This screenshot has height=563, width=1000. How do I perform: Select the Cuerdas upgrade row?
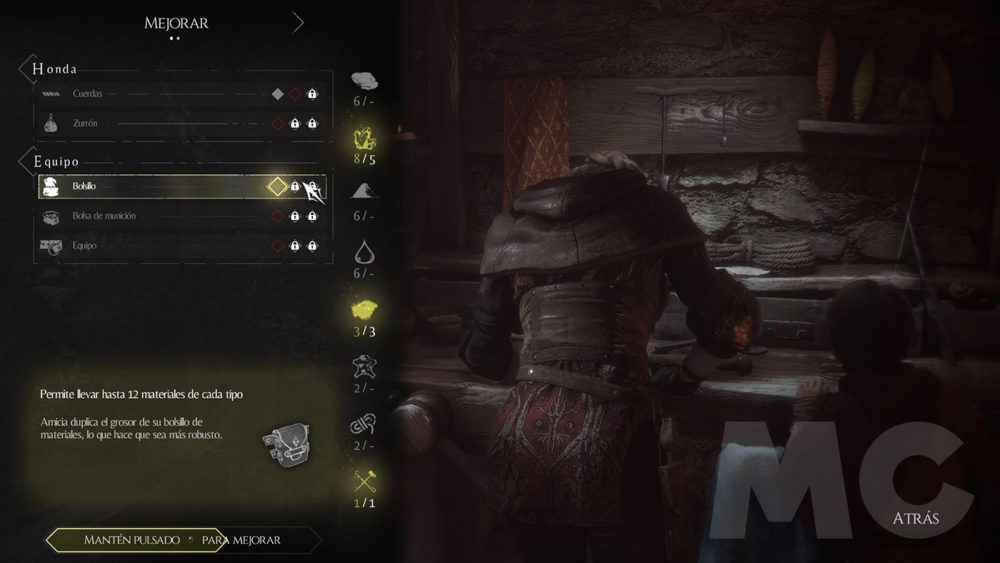pos(180,94)
